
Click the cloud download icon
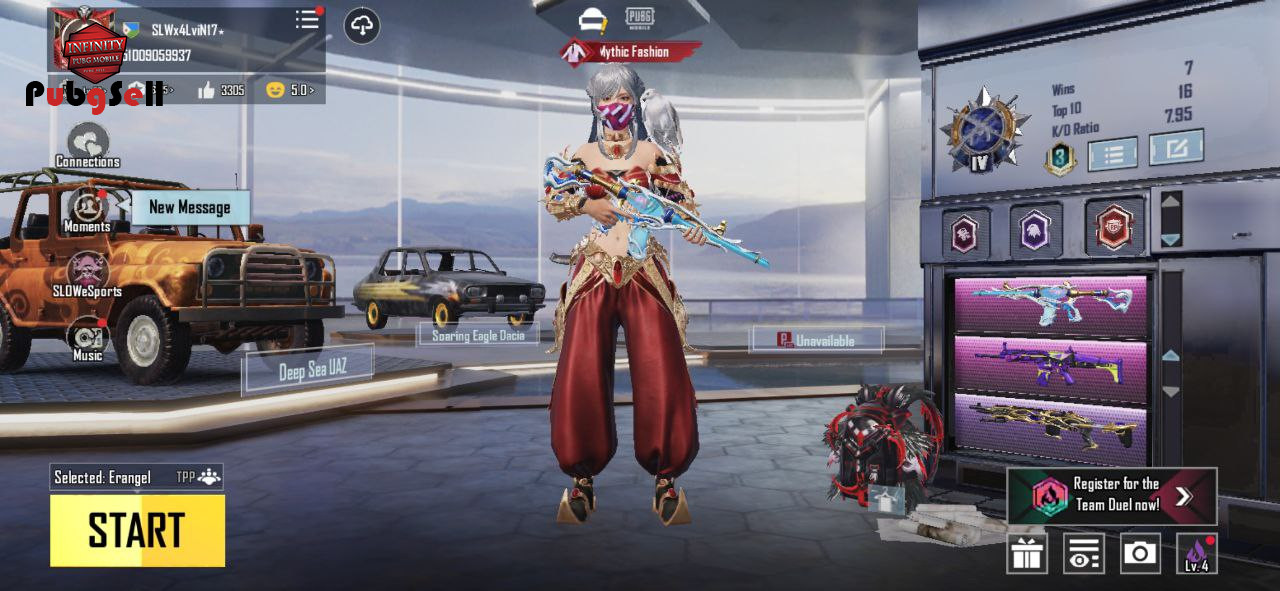pos(362,26)
